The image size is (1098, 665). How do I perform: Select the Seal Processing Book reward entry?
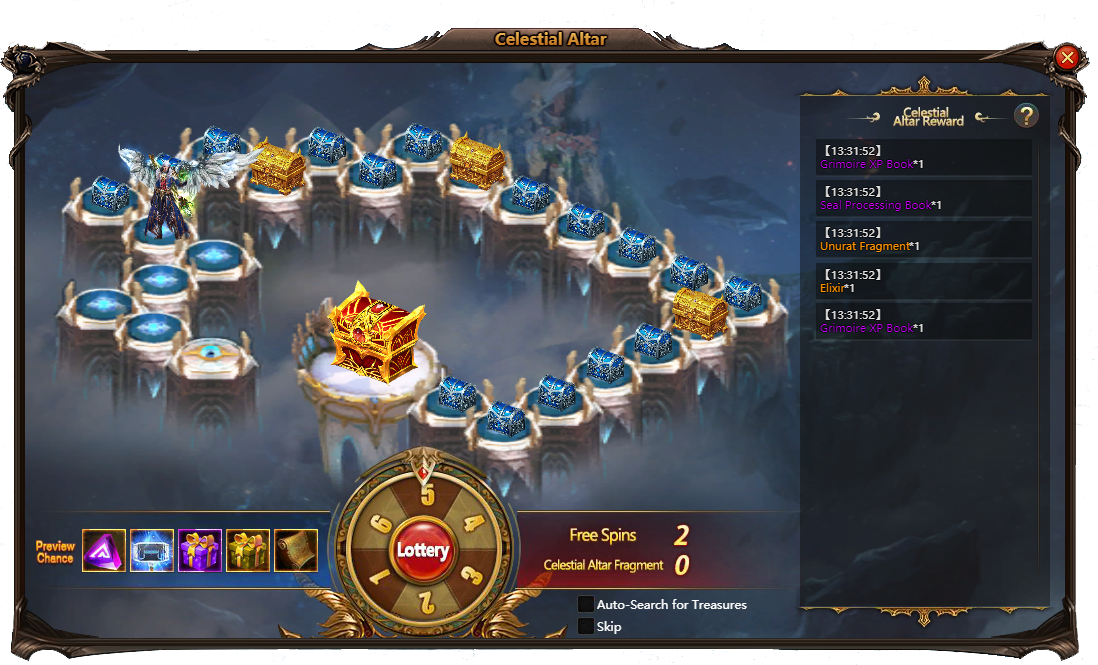point(923,199)
